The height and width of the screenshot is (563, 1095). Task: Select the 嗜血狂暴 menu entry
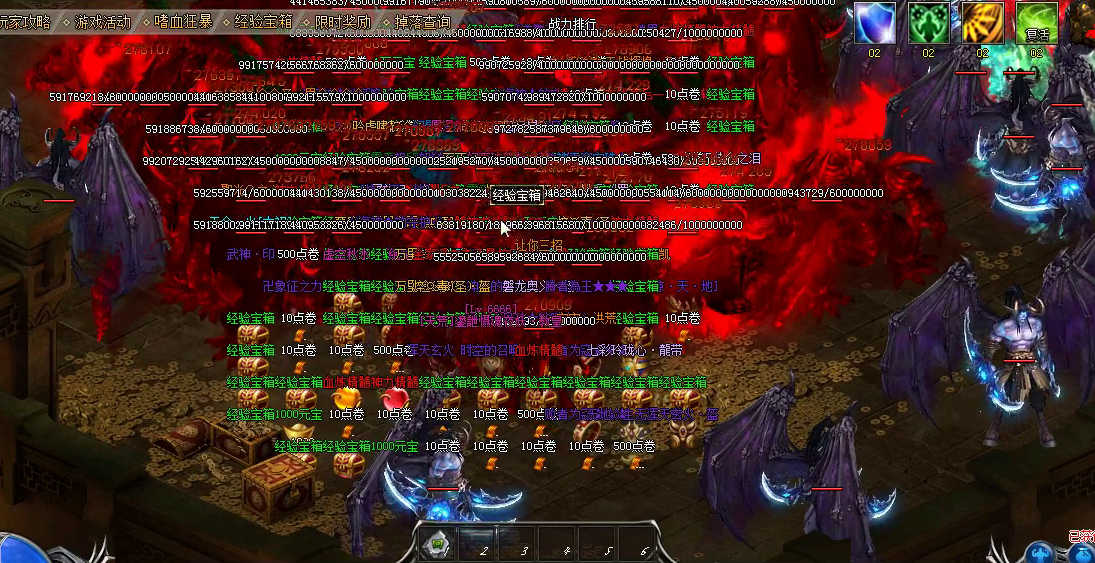(183, 21)
